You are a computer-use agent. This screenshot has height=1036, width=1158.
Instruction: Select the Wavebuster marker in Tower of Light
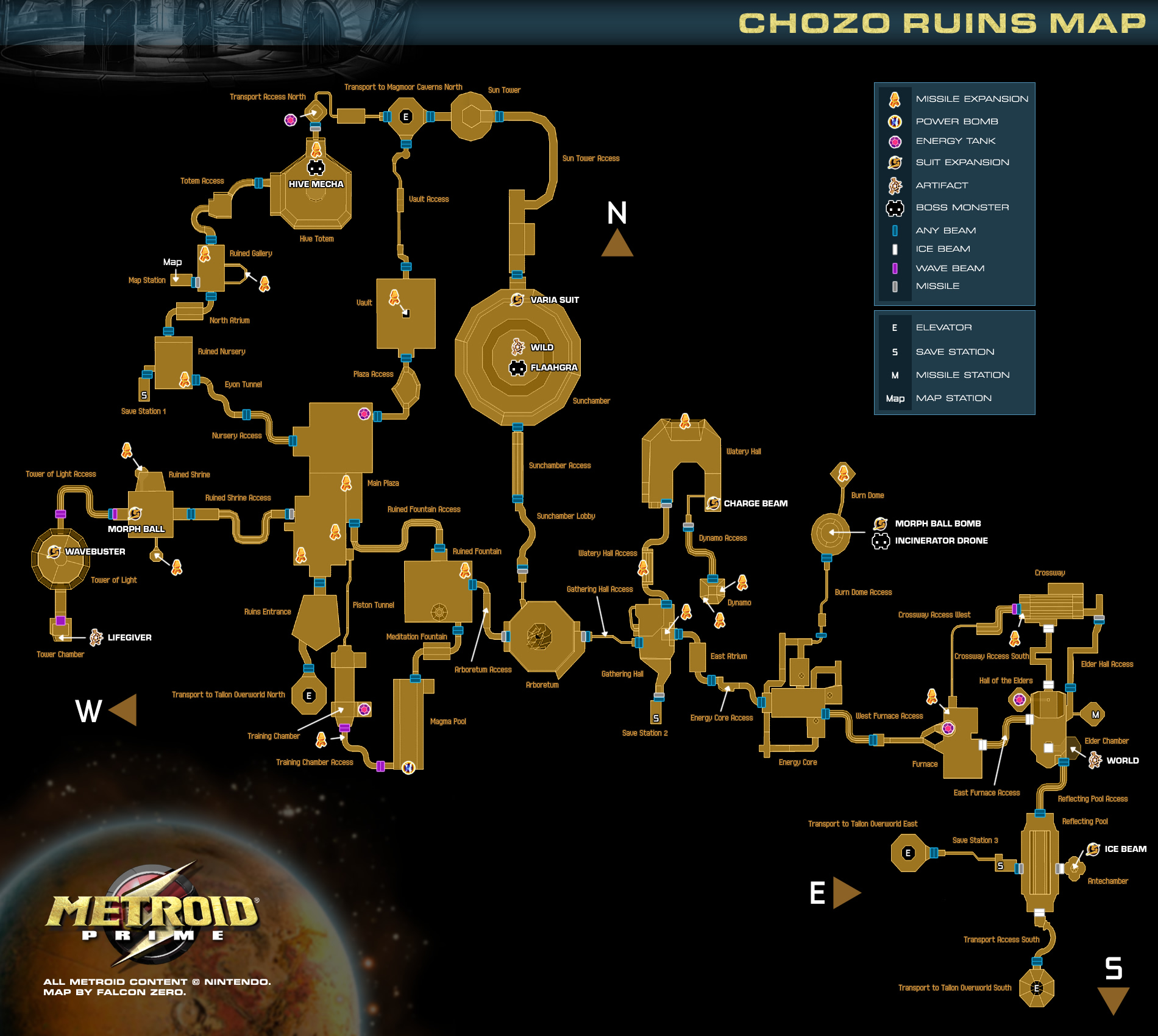pos(54,552)
